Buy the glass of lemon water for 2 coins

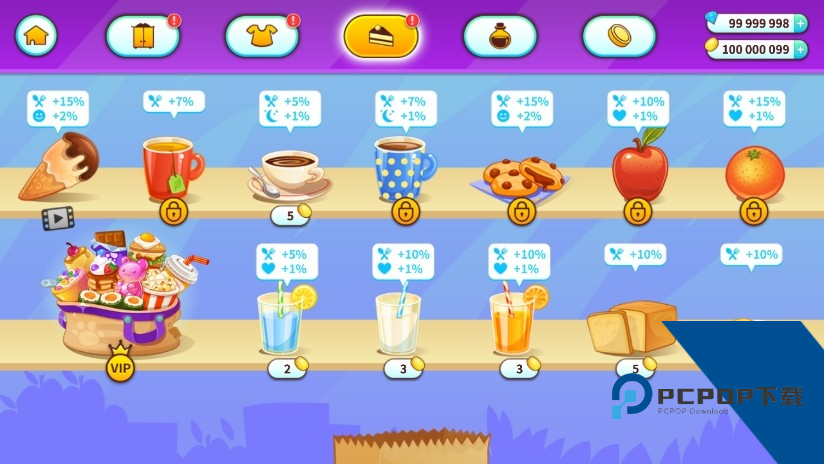point(287,368)
